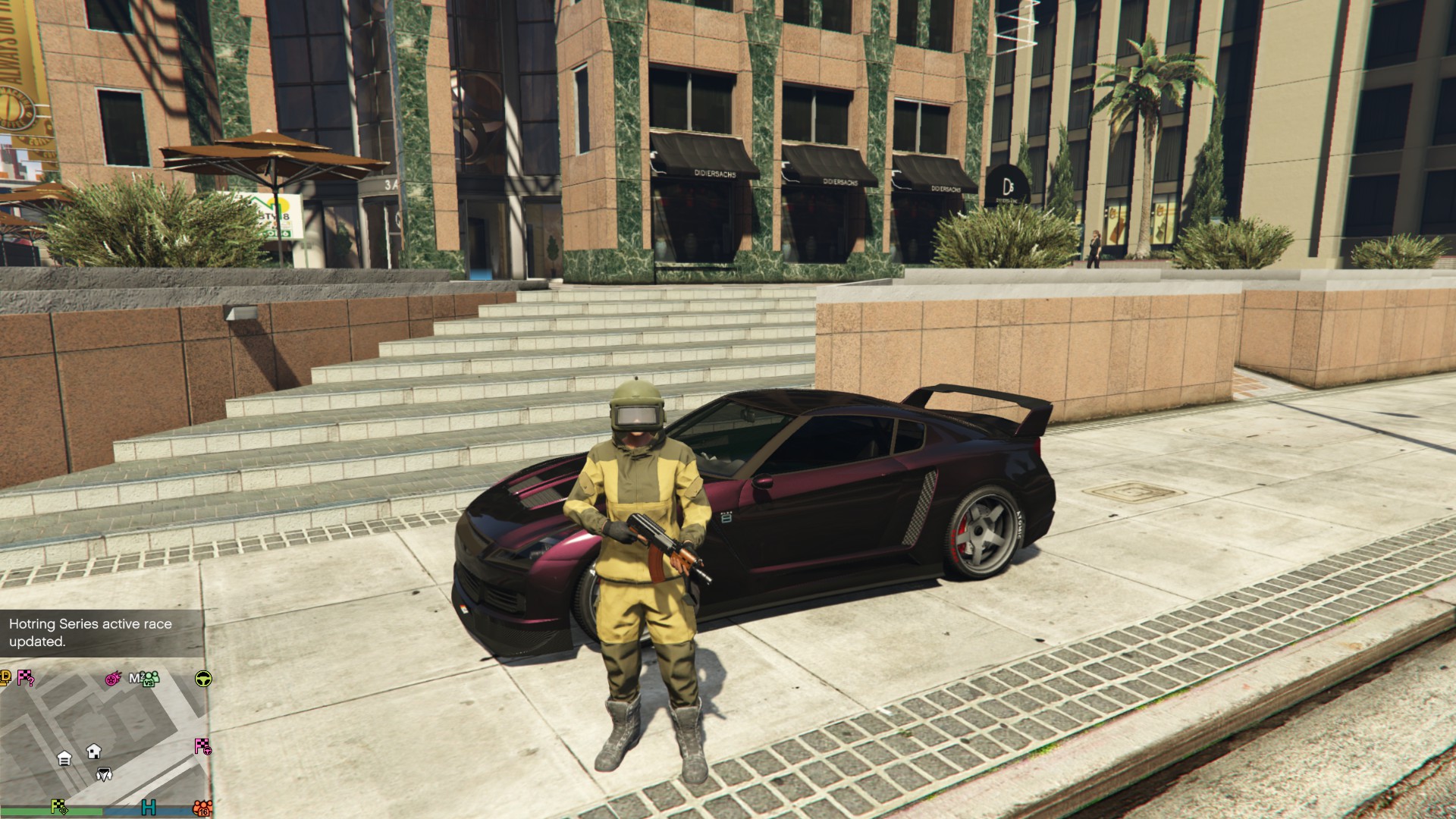
Task: Click the garage marker on the minimap
Action: [64, 758]
